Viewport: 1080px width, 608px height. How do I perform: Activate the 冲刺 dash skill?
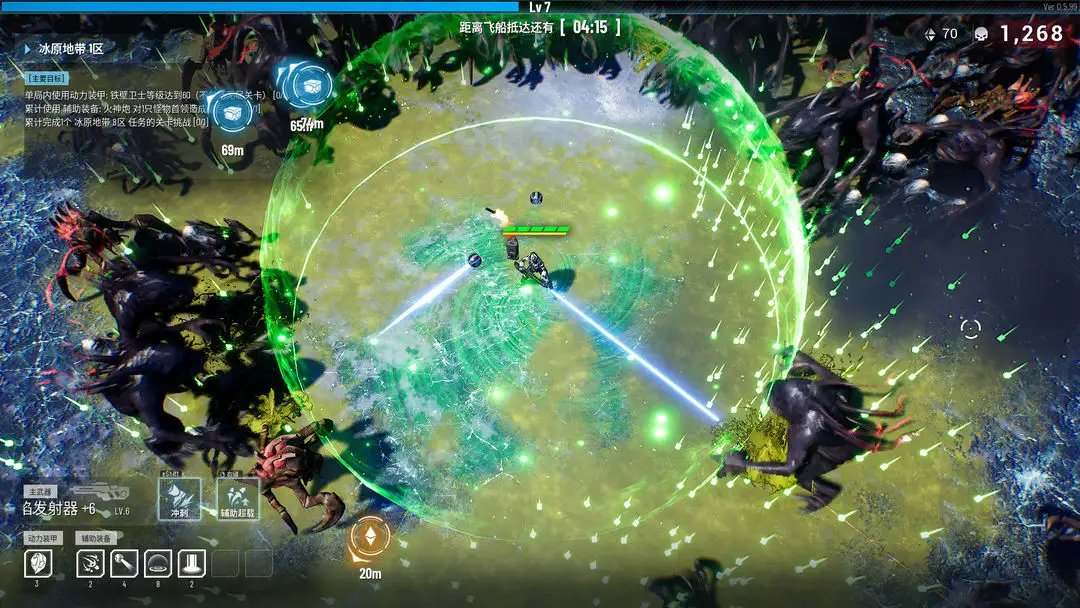point(180,498)
